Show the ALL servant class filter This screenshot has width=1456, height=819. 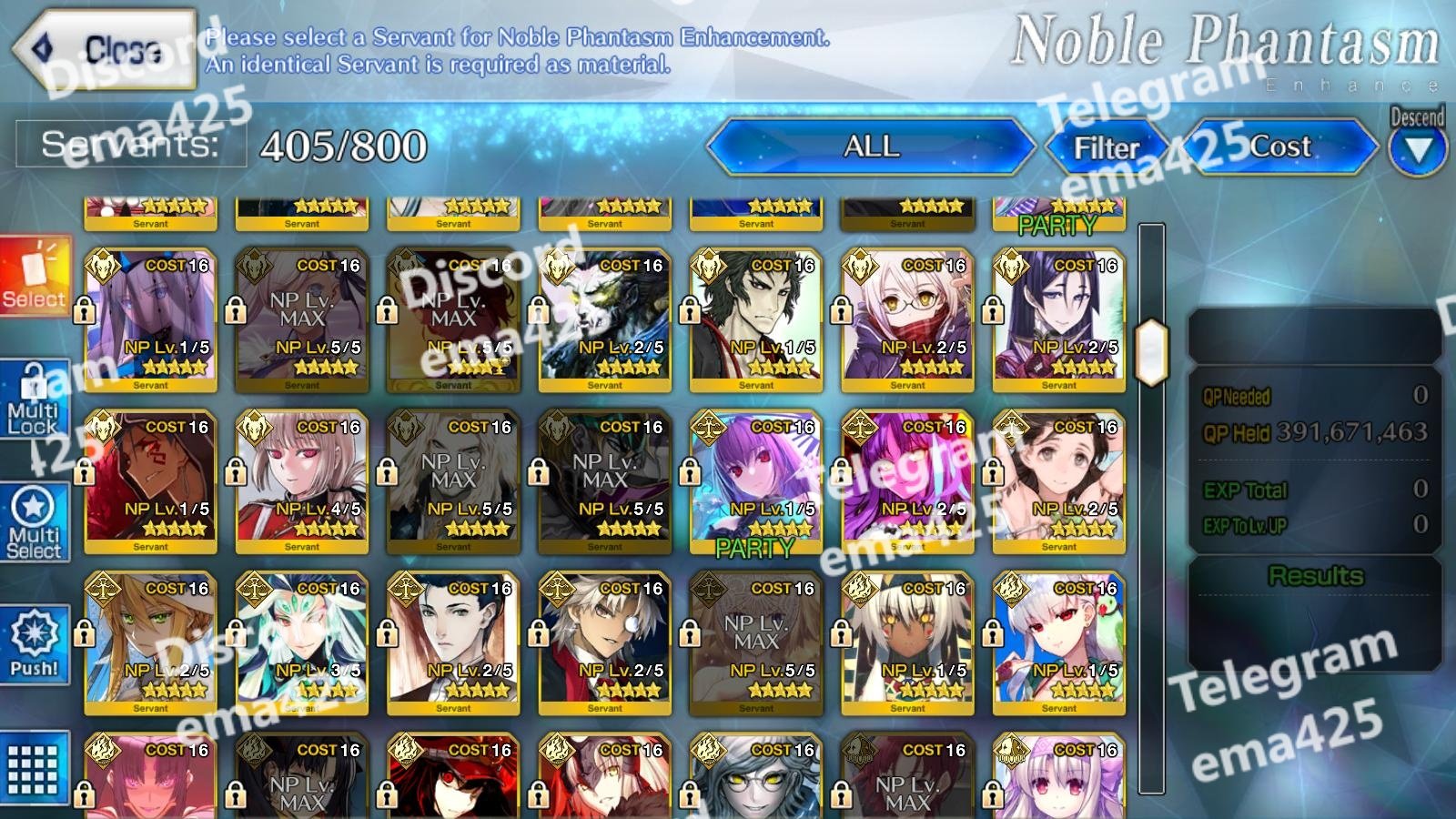871,147
